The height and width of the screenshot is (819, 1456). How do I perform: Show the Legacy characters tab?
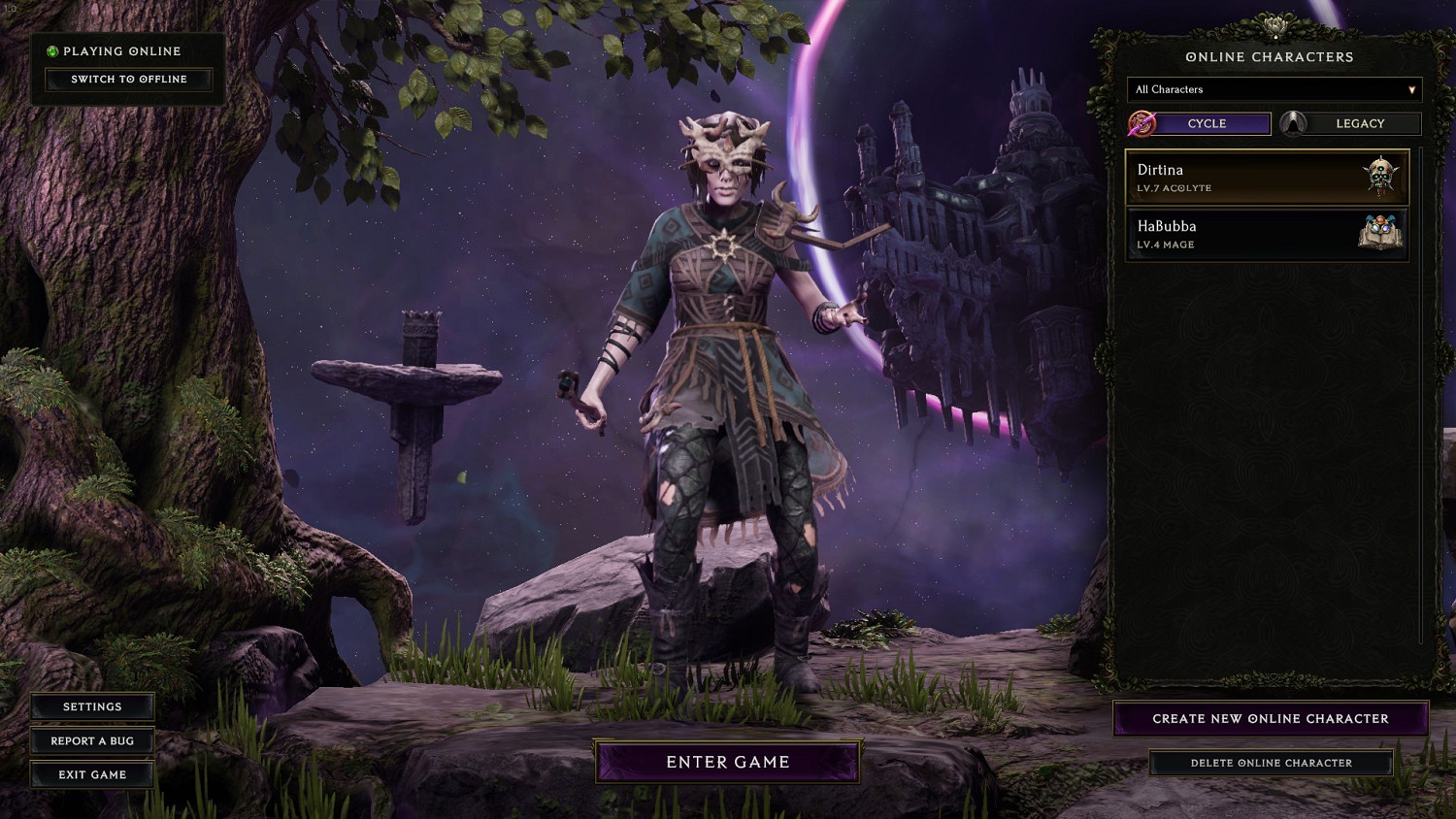point(1359,123)
